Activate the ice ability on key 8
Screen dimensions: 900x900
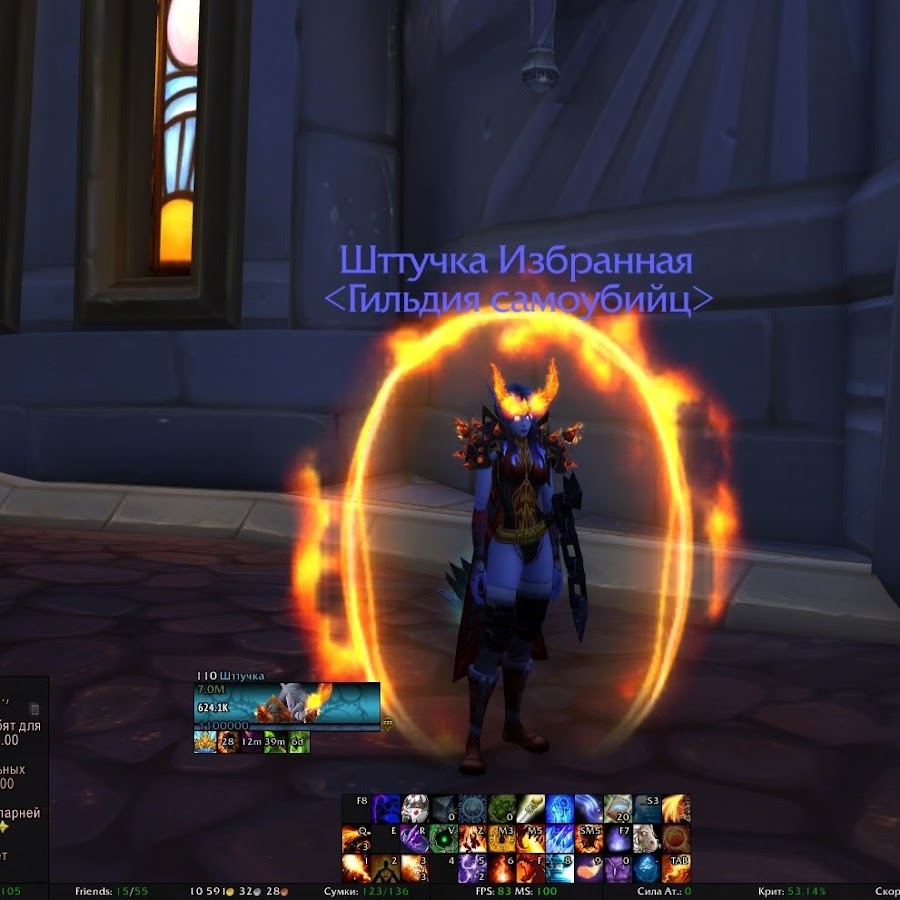559,867
